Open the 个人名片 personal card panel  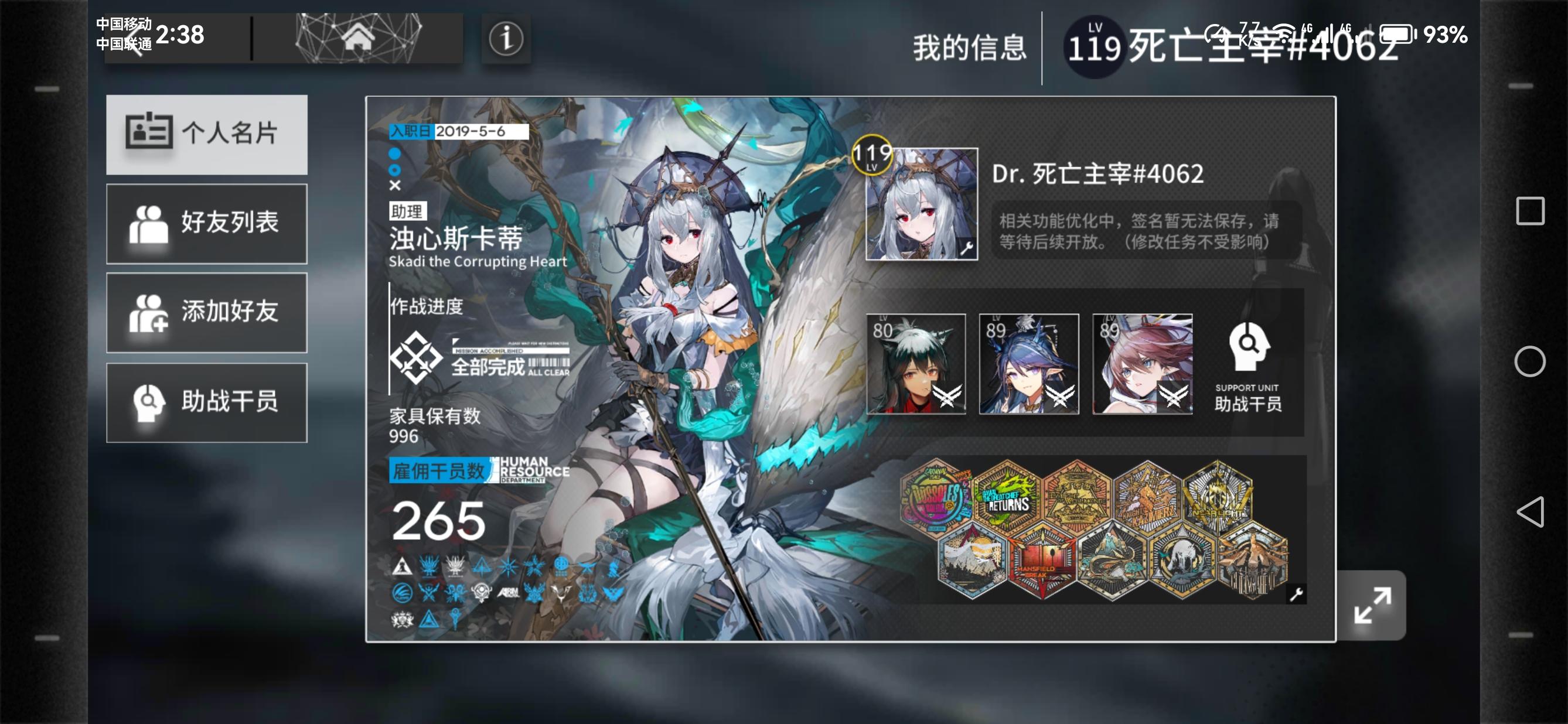206,135
